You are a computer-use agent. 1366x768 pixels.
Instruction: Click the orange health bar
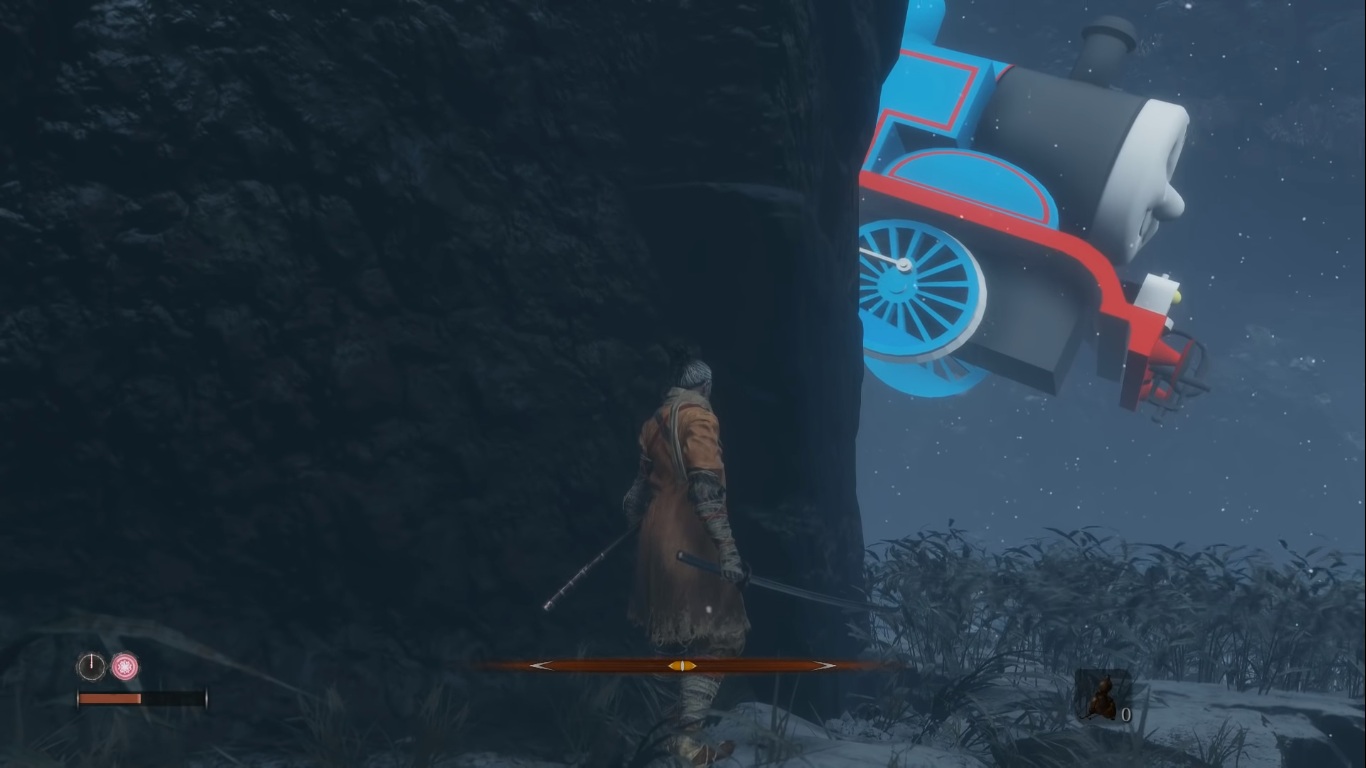tap(110, 697)
